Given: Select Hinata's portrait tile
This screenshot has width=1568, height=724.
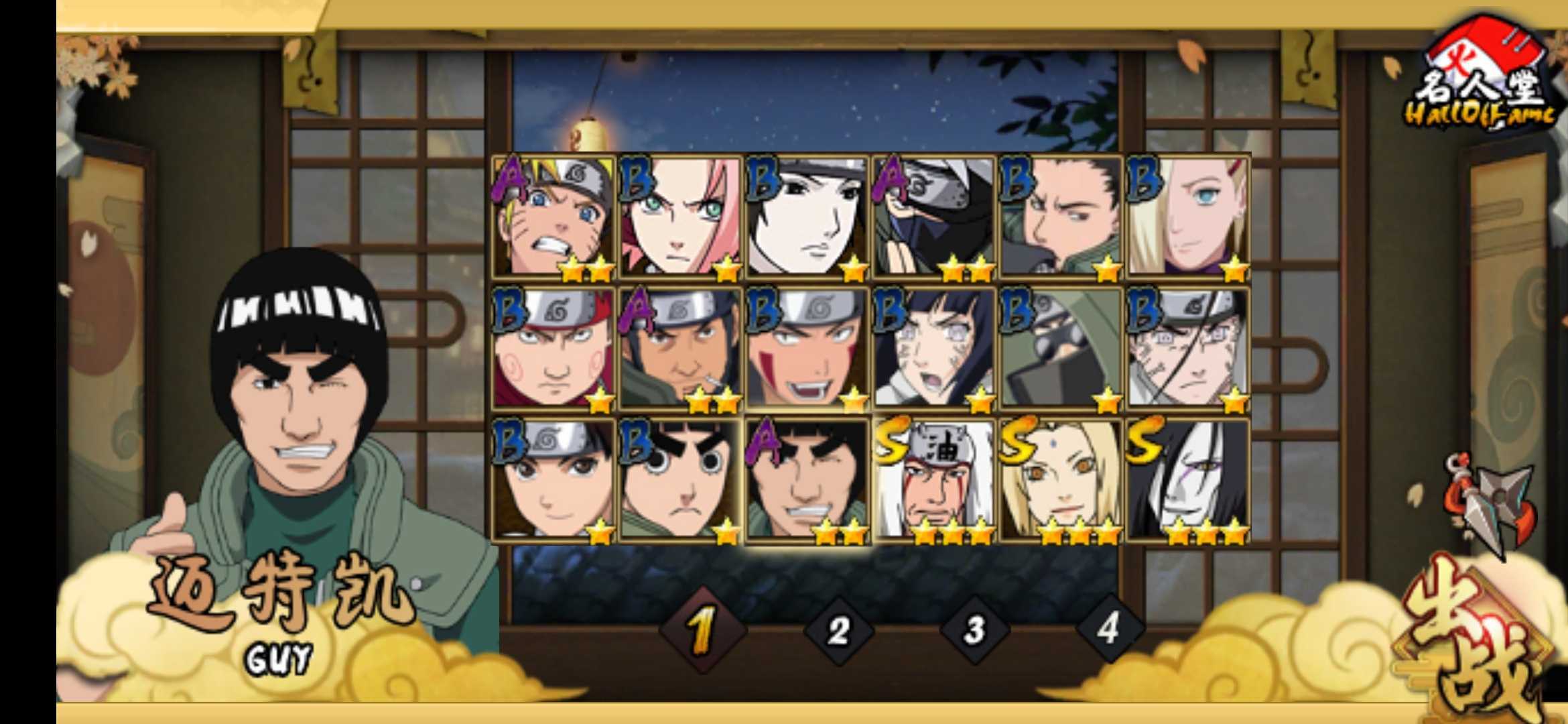Looking at the screenshot, I should click(934, 349).
